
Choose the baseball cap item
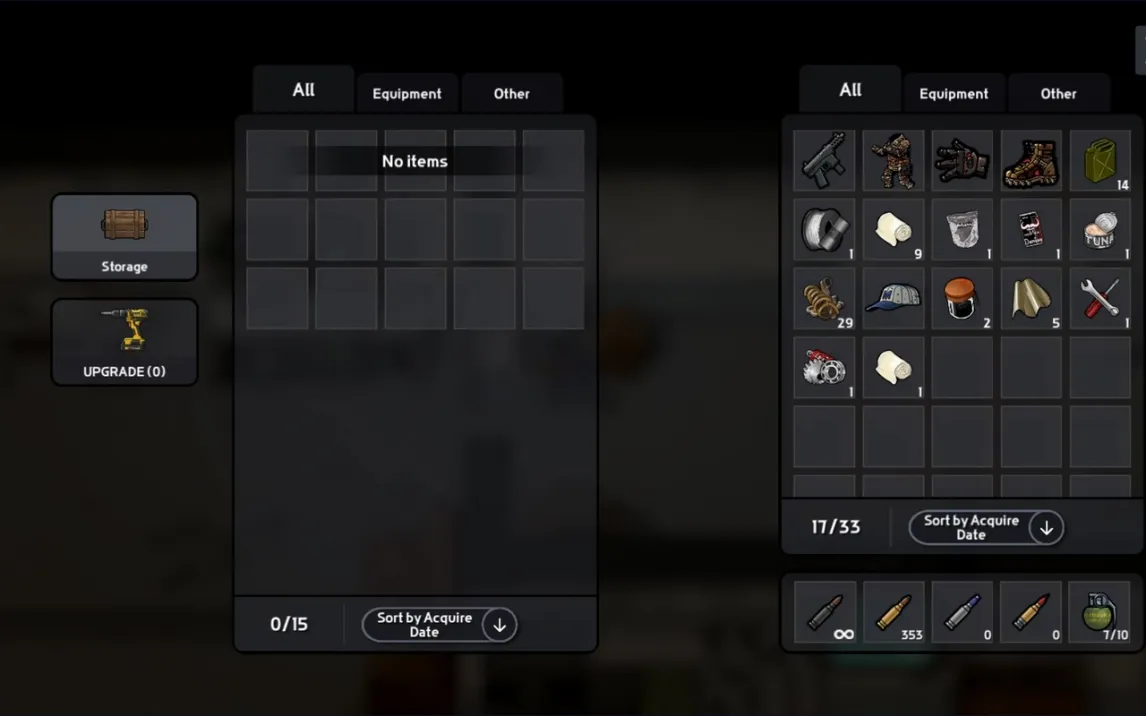893,298
